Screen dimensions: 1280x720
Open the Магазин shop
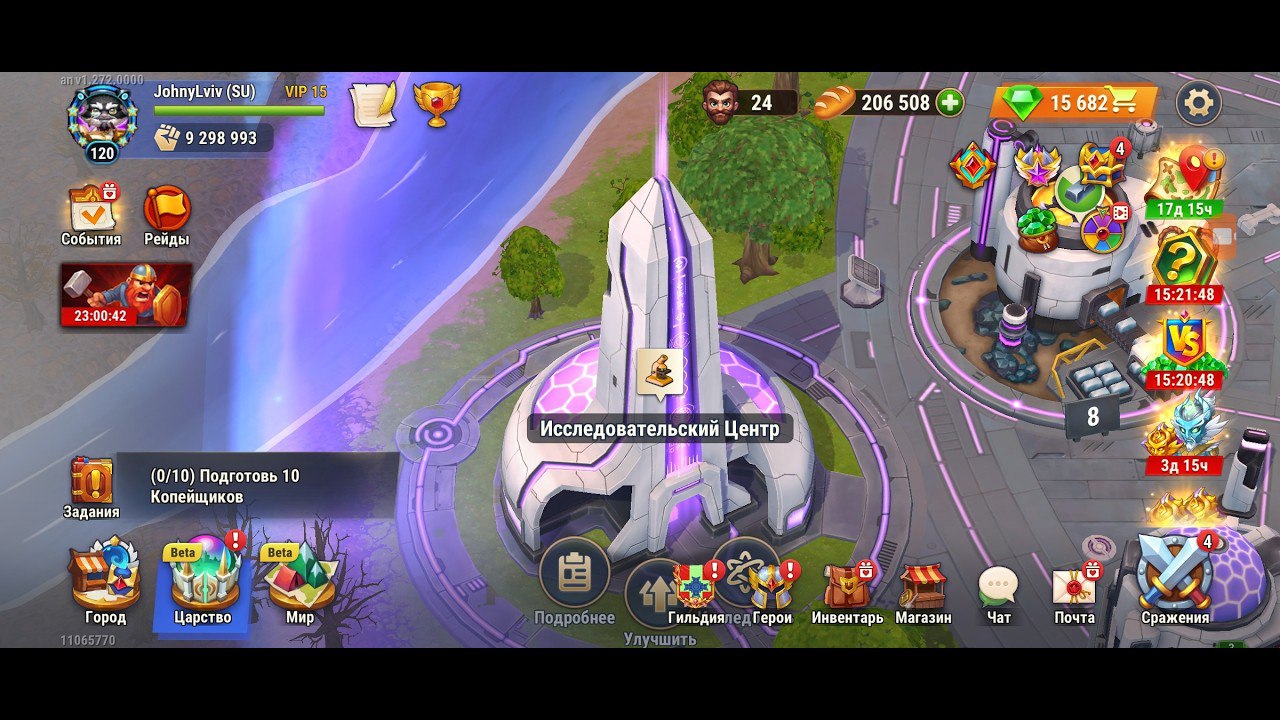[923, 590]
